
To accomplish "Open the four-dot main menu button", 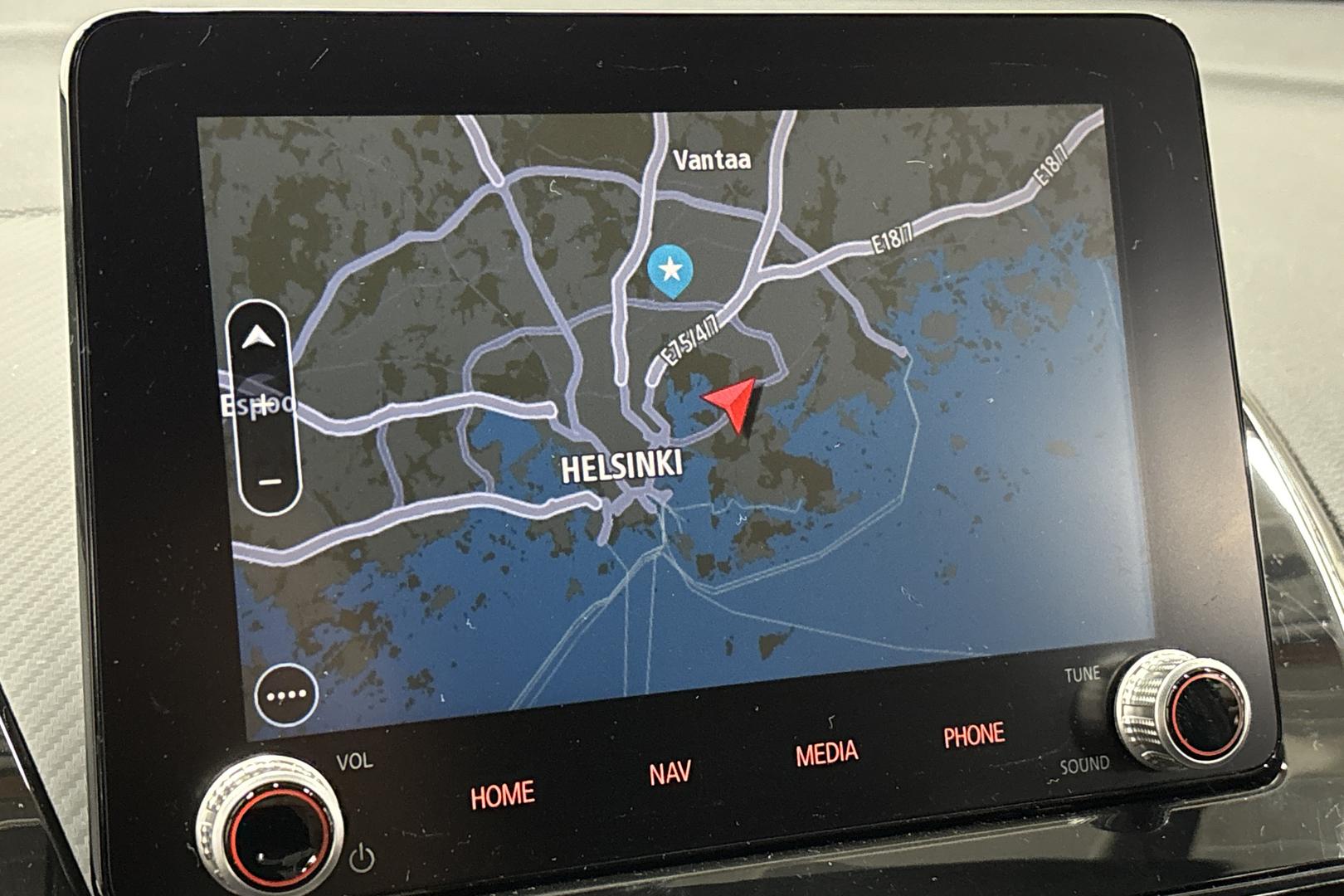I will [286, 695].
